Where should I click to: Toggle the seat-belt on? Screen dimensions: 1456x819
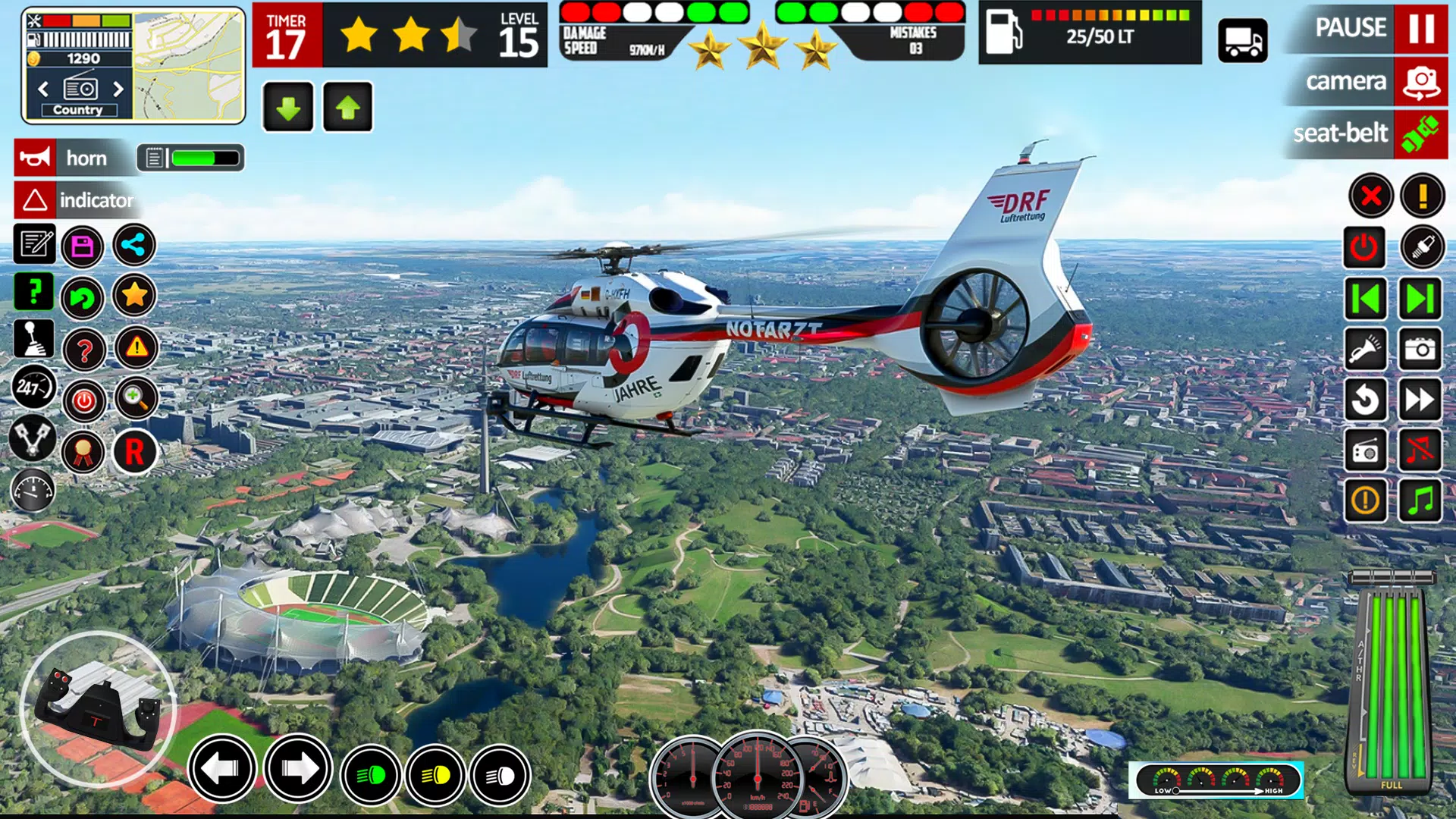point(1342,134)
